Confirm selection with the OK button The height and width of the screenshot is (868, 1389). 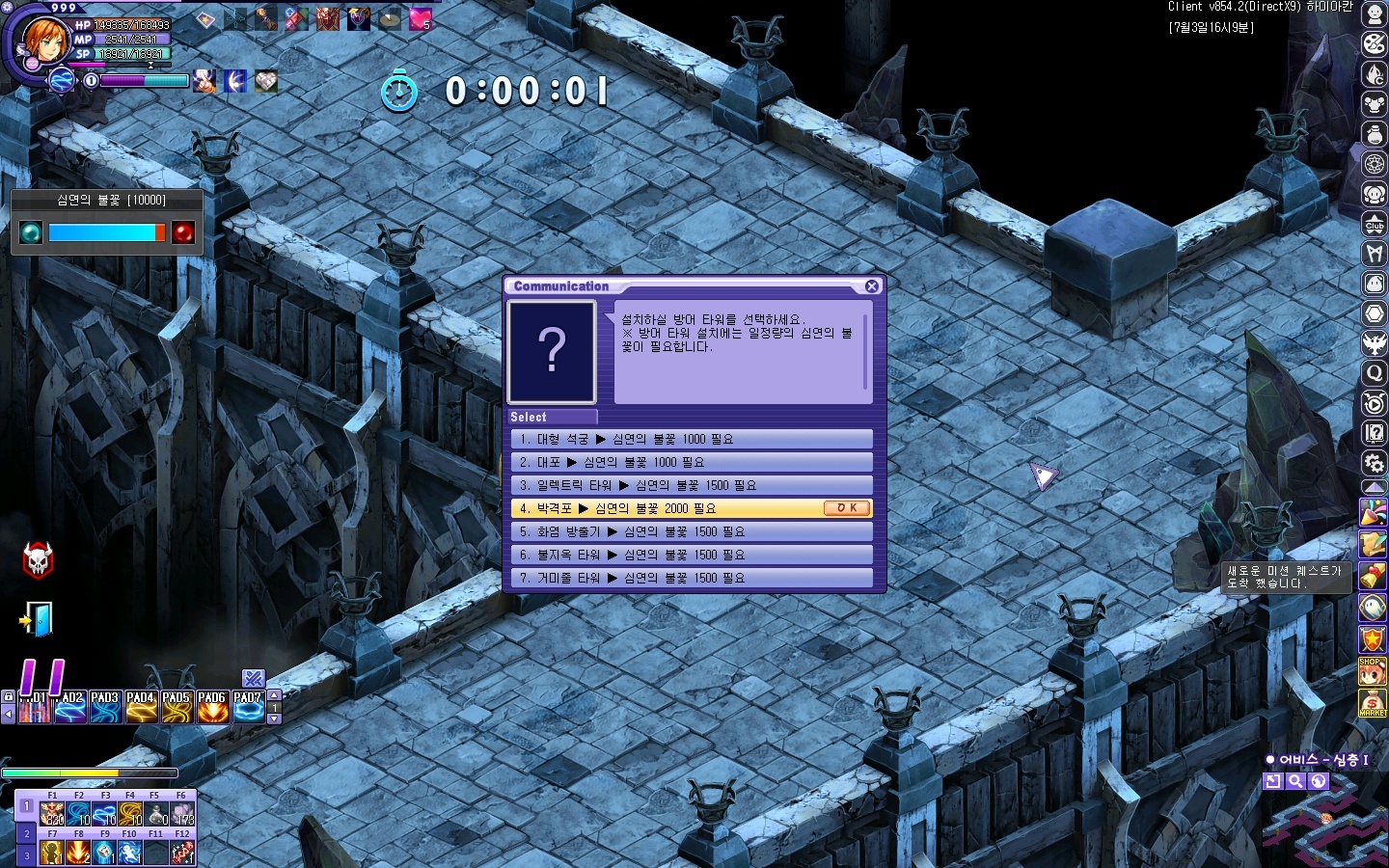point(847,508)
